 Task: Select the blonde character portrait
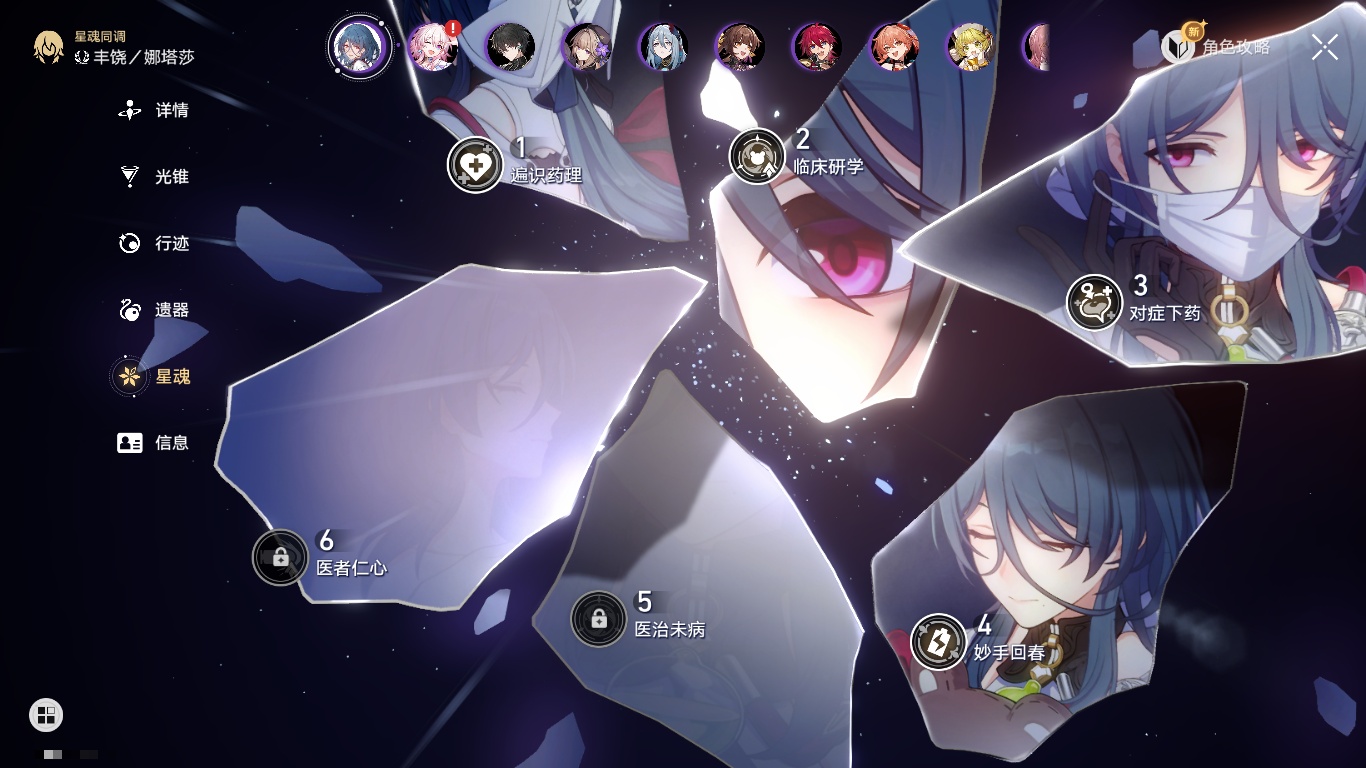tap(970, 47)
